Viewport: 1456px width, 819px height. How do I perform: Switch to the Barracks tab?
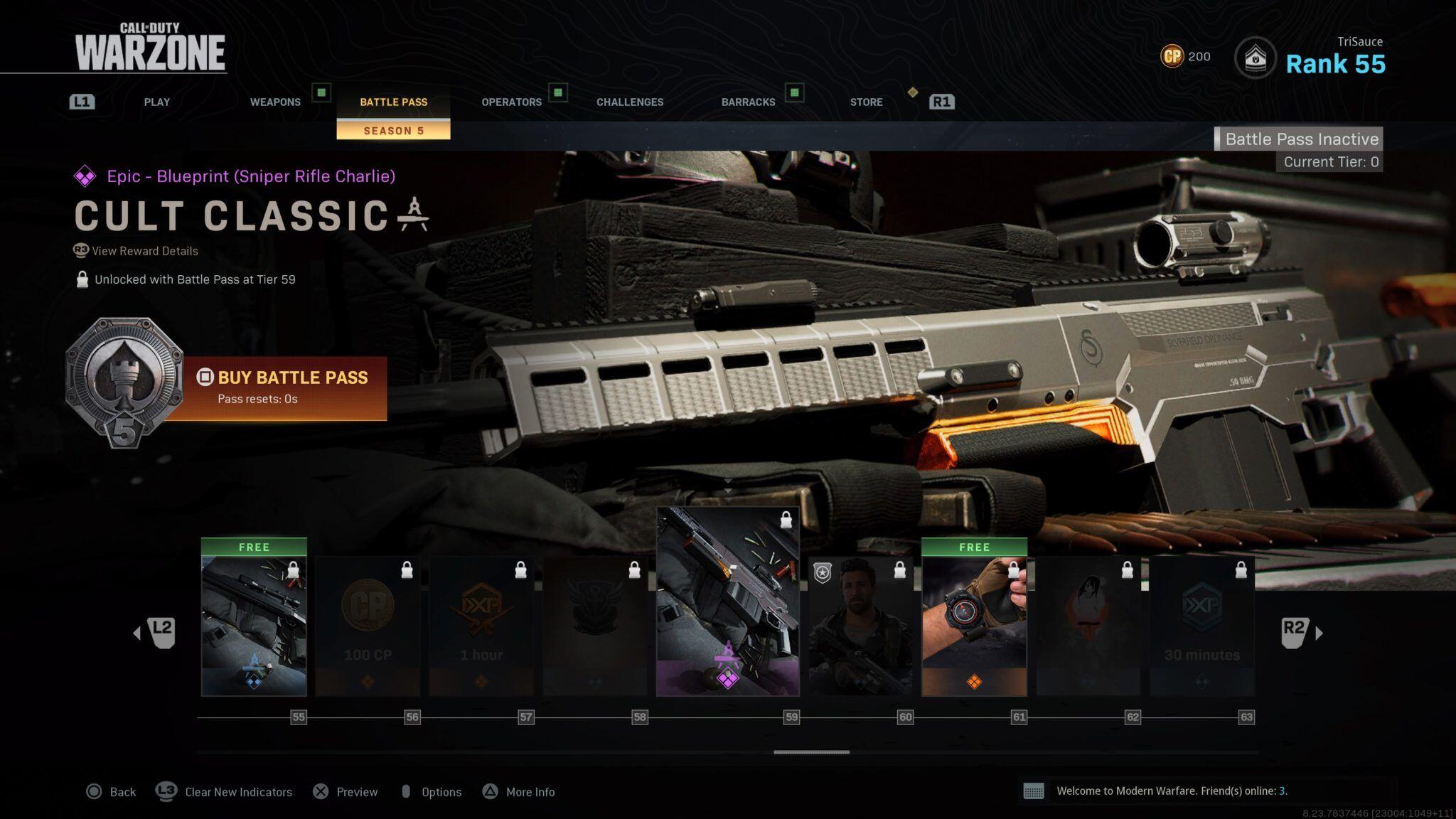[748, 102]
